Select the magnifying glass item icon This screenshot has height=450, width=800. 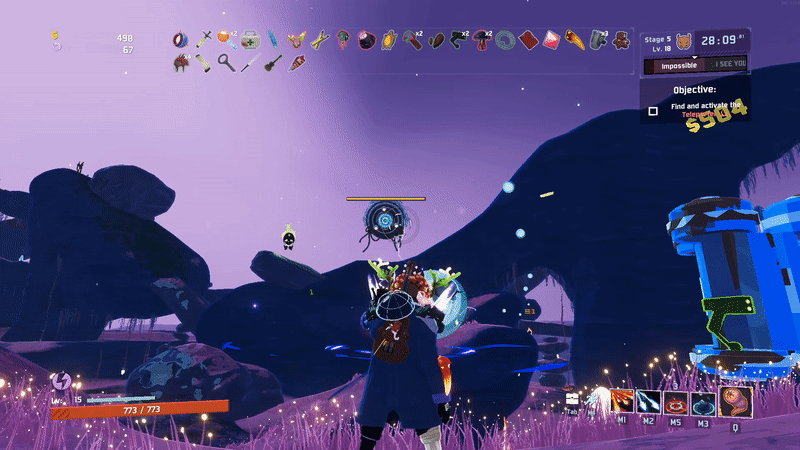point(226,63)
